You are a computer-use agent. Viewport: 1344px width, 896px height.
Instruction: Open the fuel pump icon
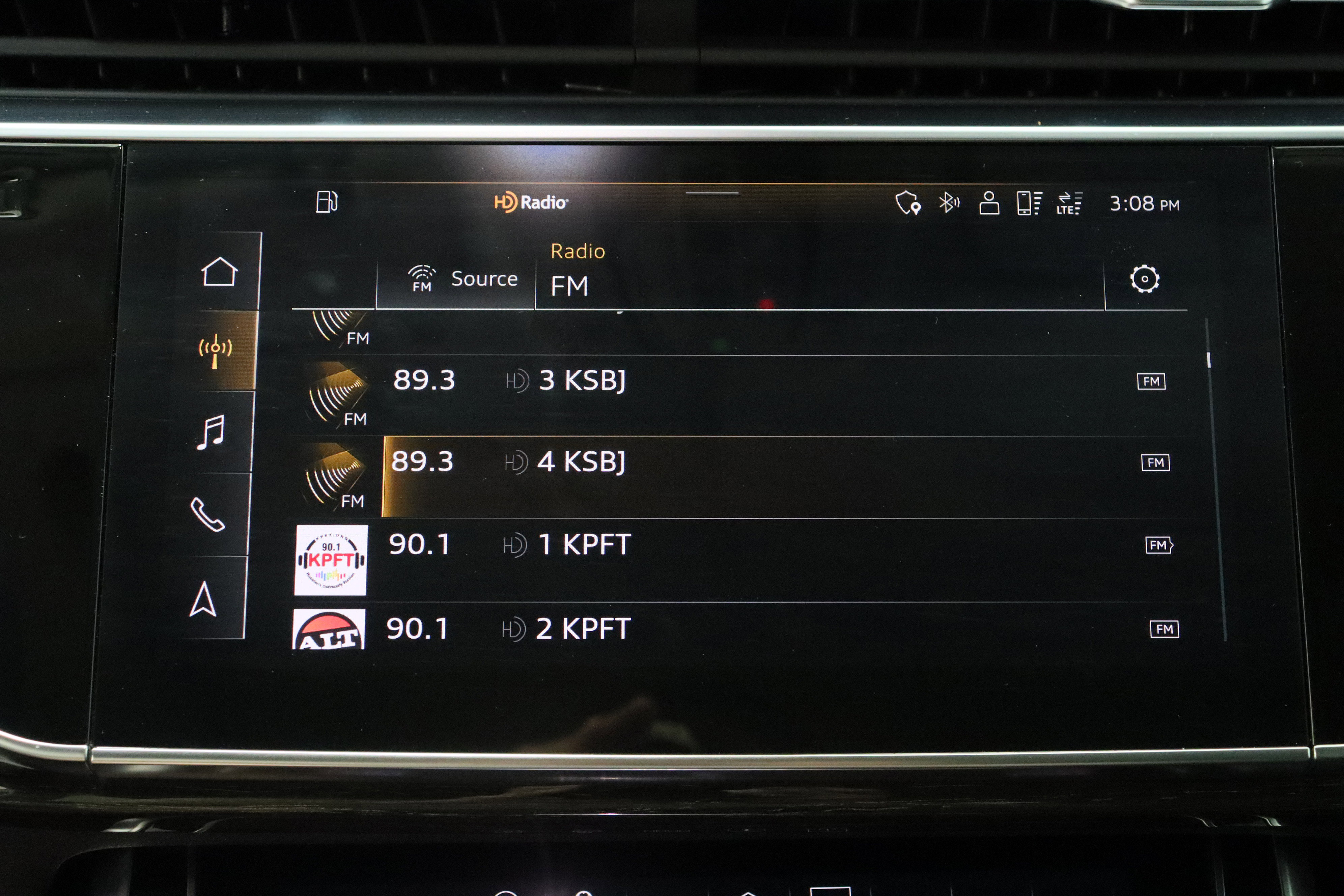pyautogui.click(x=327, y=202)
